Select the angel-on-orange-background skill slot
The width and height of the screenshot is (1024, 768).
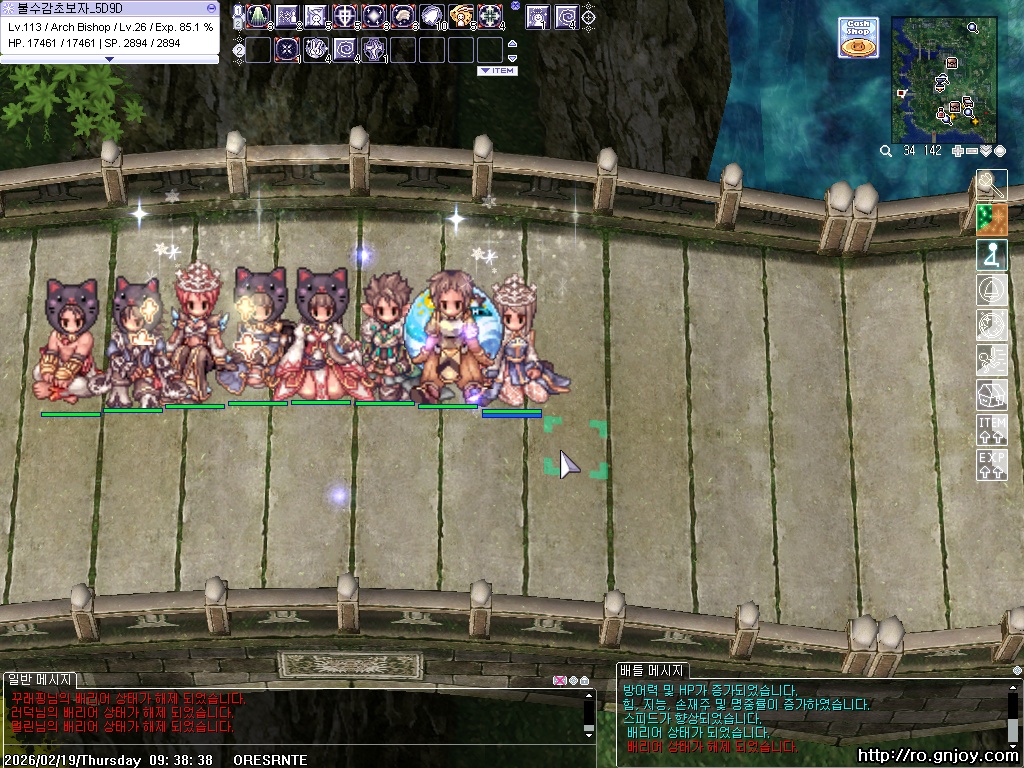point(462,16)
